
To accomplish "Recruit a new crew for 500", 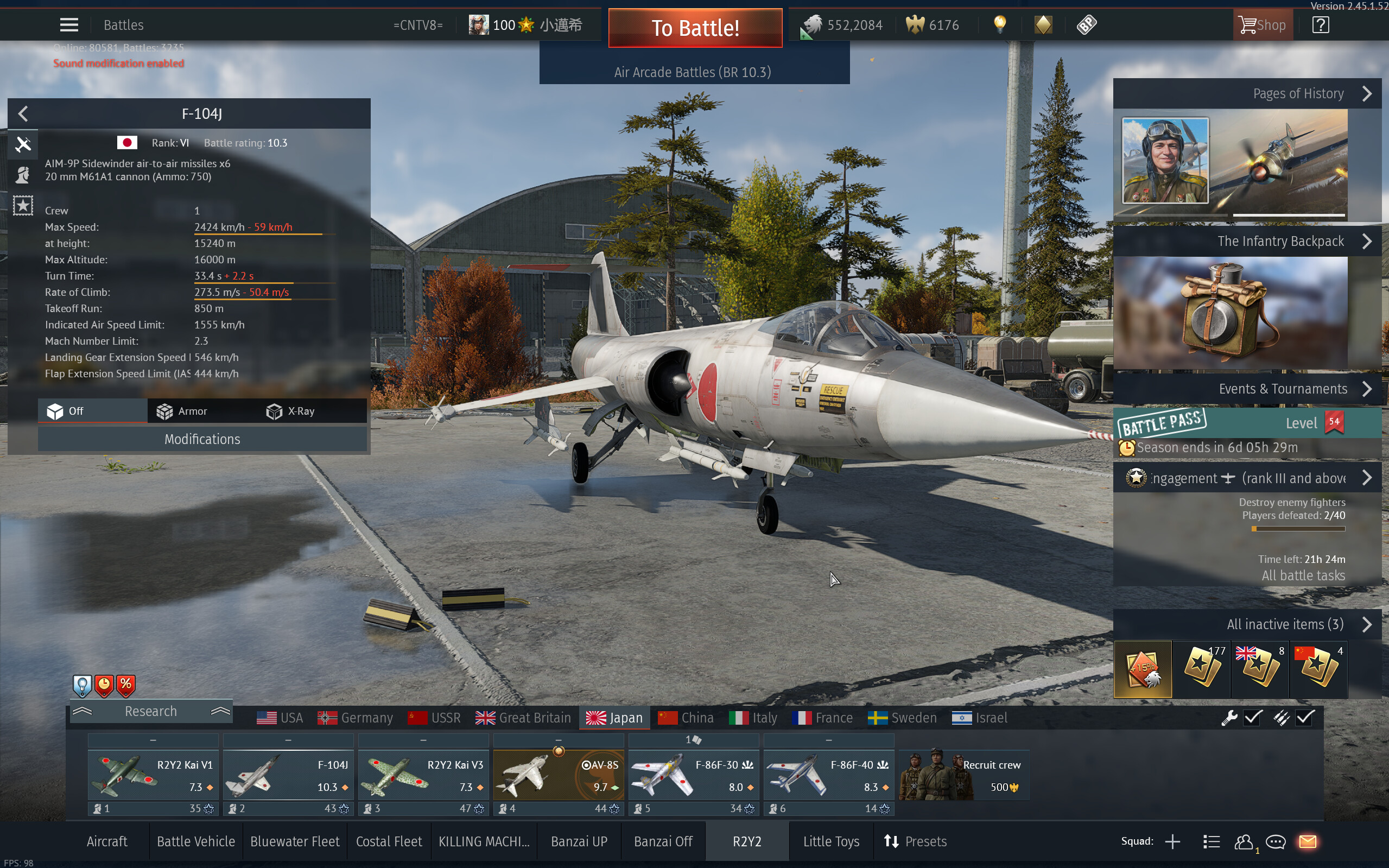I will click(x=963, y=775).
